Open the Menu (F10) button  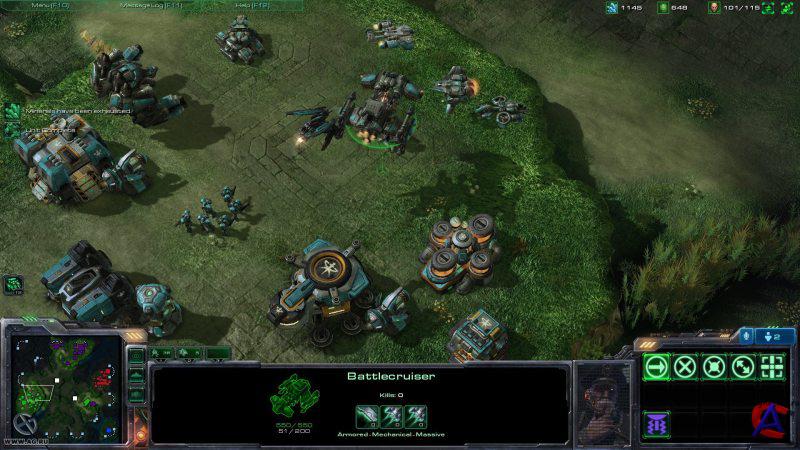click(x=51, y=5)
